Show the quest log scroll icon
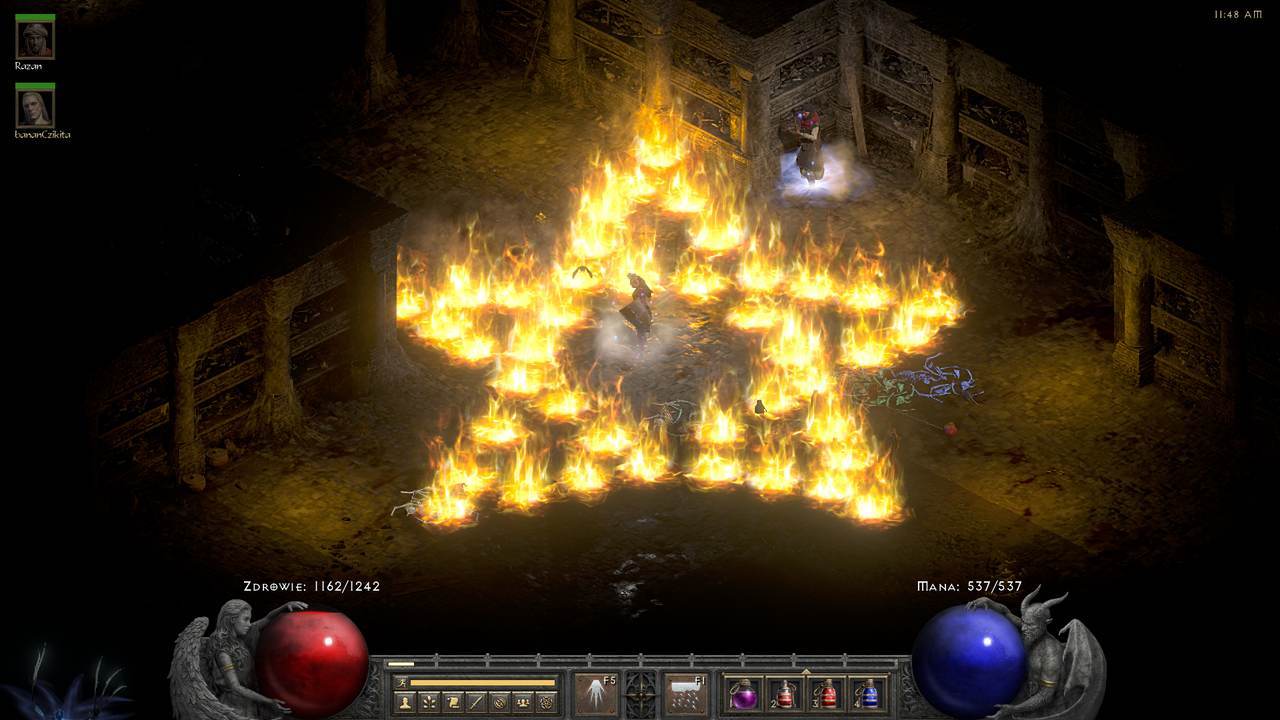Screen dimensions: 1280x720 pos(453,702)
